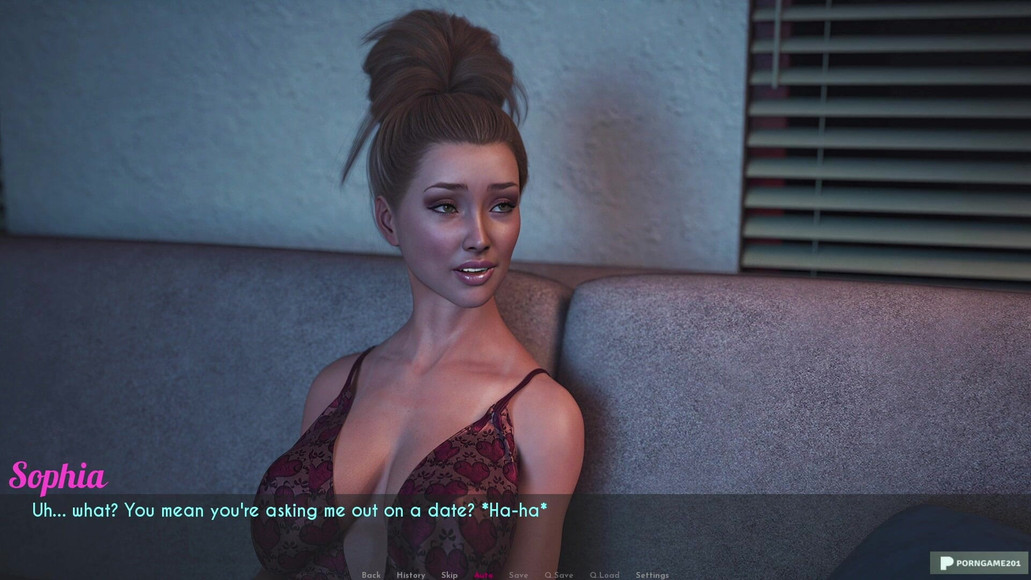Go back to the previous dialogue line
The height and width of the screenshot is (580, 1031).
pos(371,575)
